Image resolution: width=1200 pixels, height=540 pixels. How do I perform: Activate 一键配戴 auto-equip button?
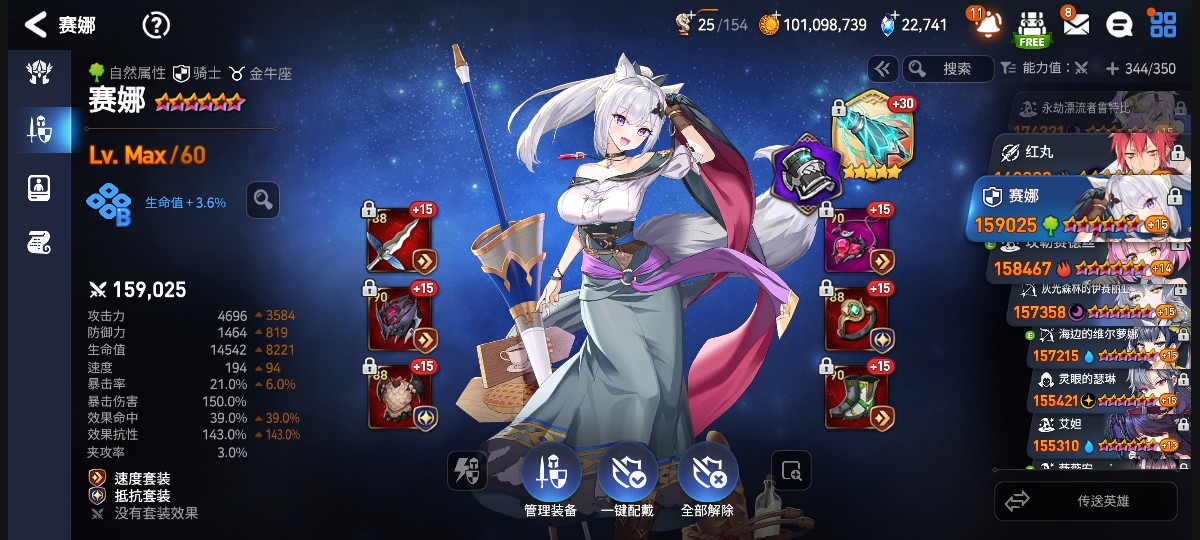[628, 474]
